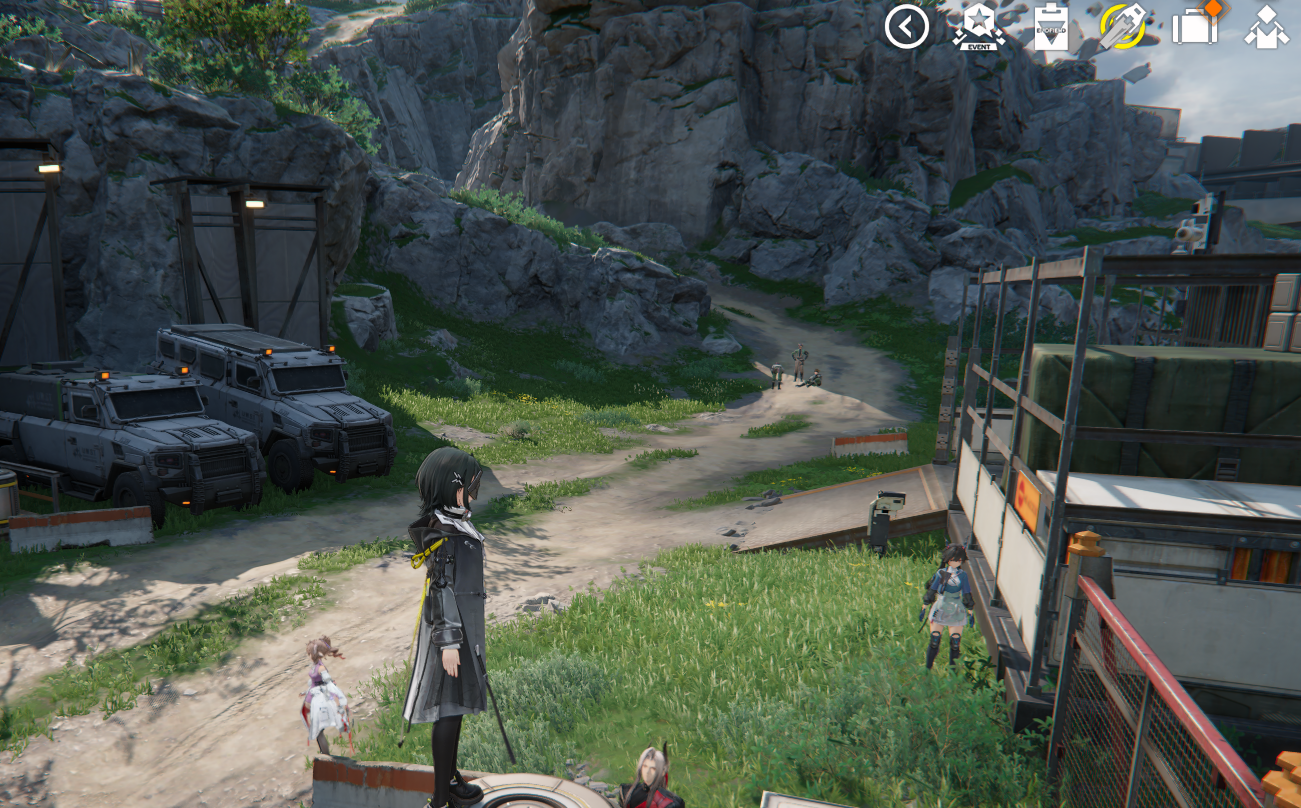Open the Endfield clipboard icon
The width and height of the screenshot is (1301, 808).
pos(1050,27)
